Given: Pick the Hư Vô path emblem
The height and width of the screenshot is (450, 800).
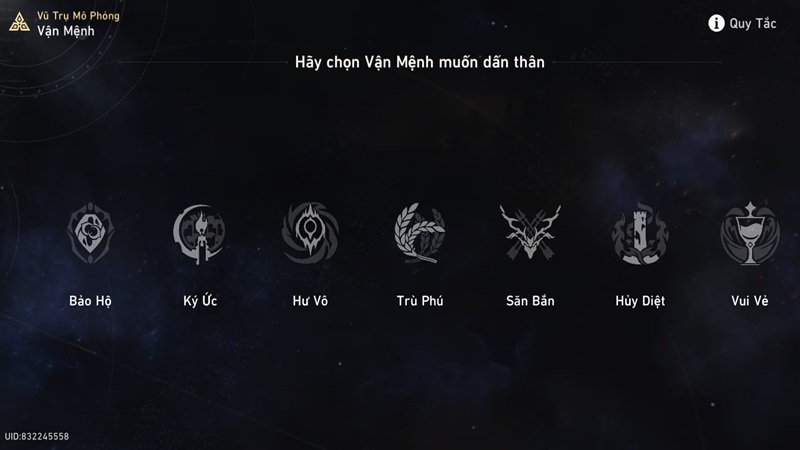Looking at the screenshot, I should click(x=310, y=234).
